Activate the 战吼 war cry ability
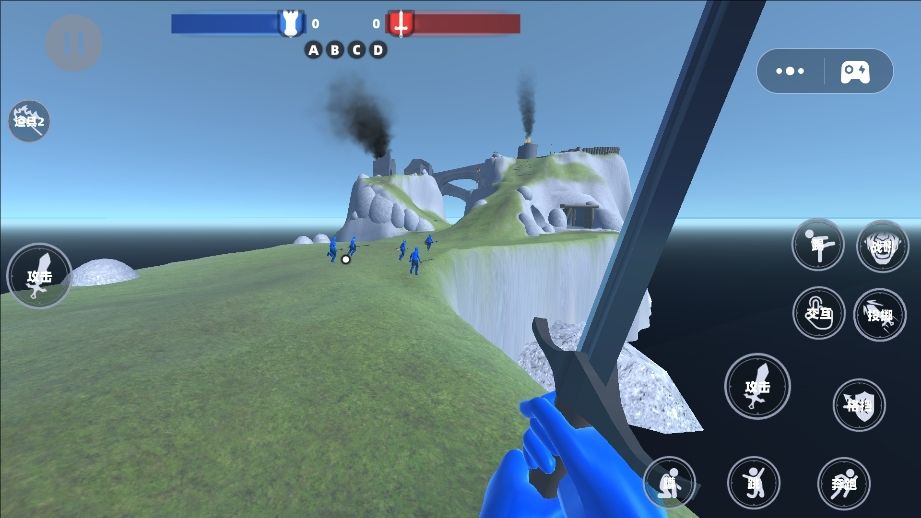921x518 pixels. 882,246
